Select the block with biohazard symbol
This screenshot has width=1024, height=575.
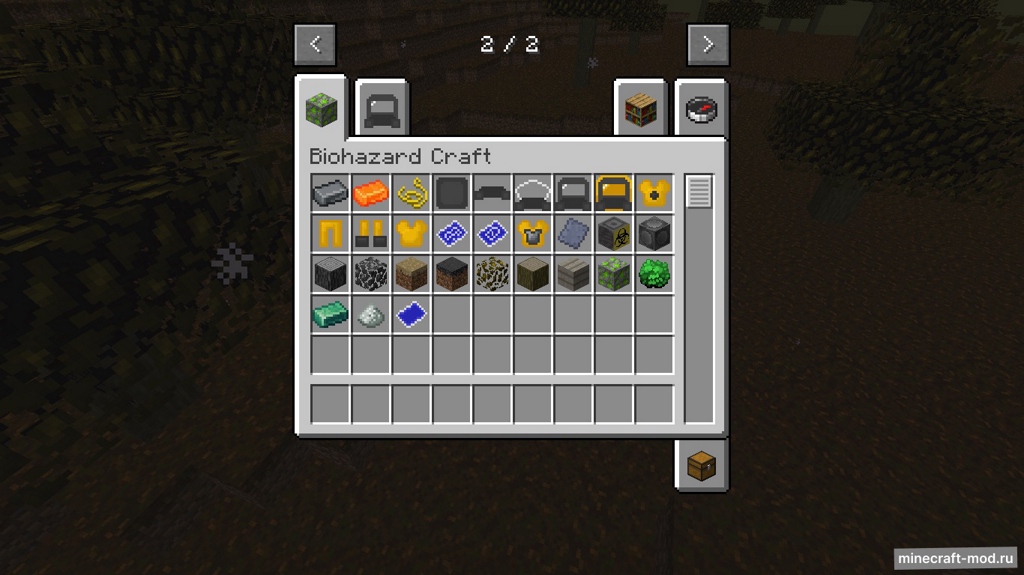point(613,233)
